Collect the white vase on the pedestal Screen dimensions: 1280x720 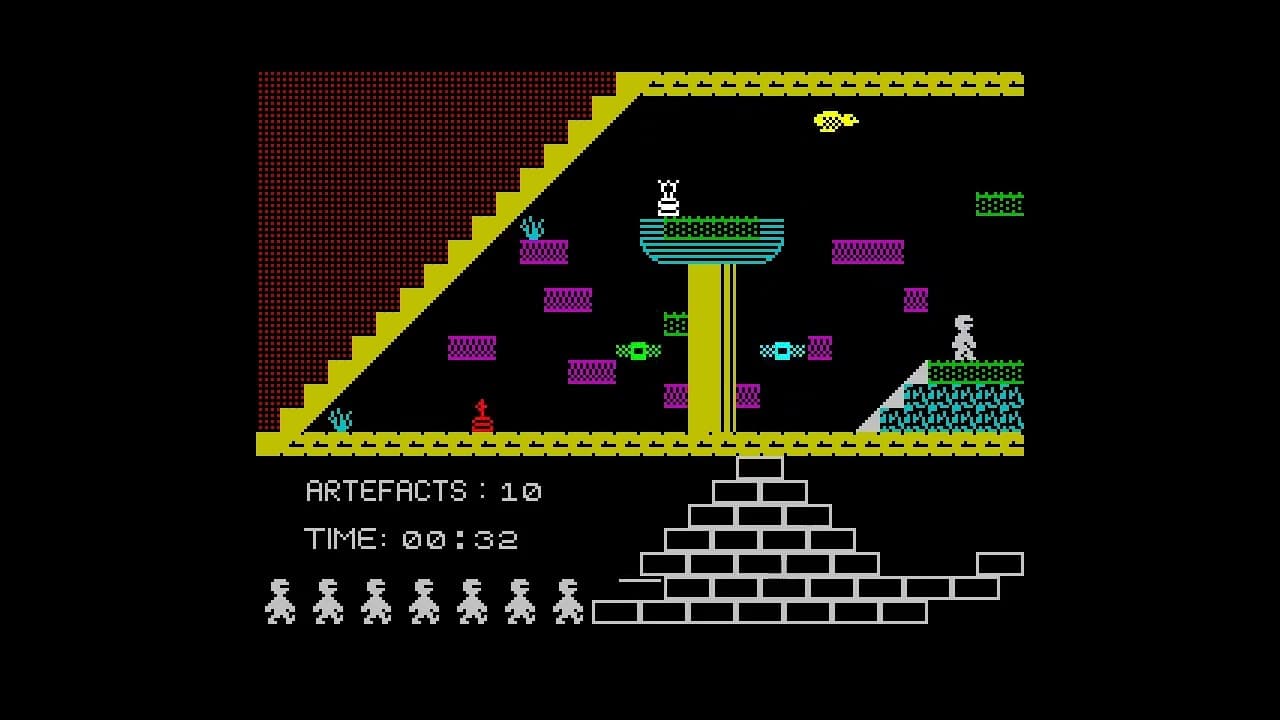click(x=668, y=196)
